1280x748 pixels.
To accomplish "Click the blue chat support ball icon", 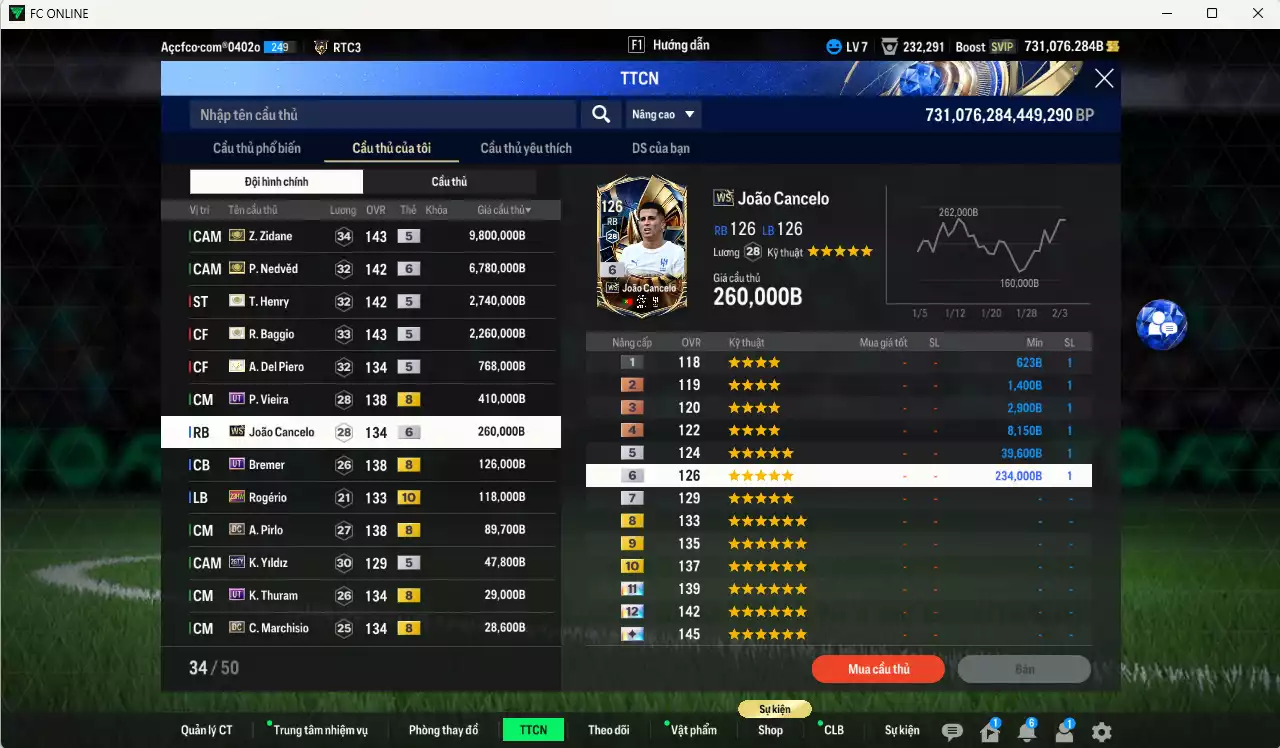I will 1160,325.
